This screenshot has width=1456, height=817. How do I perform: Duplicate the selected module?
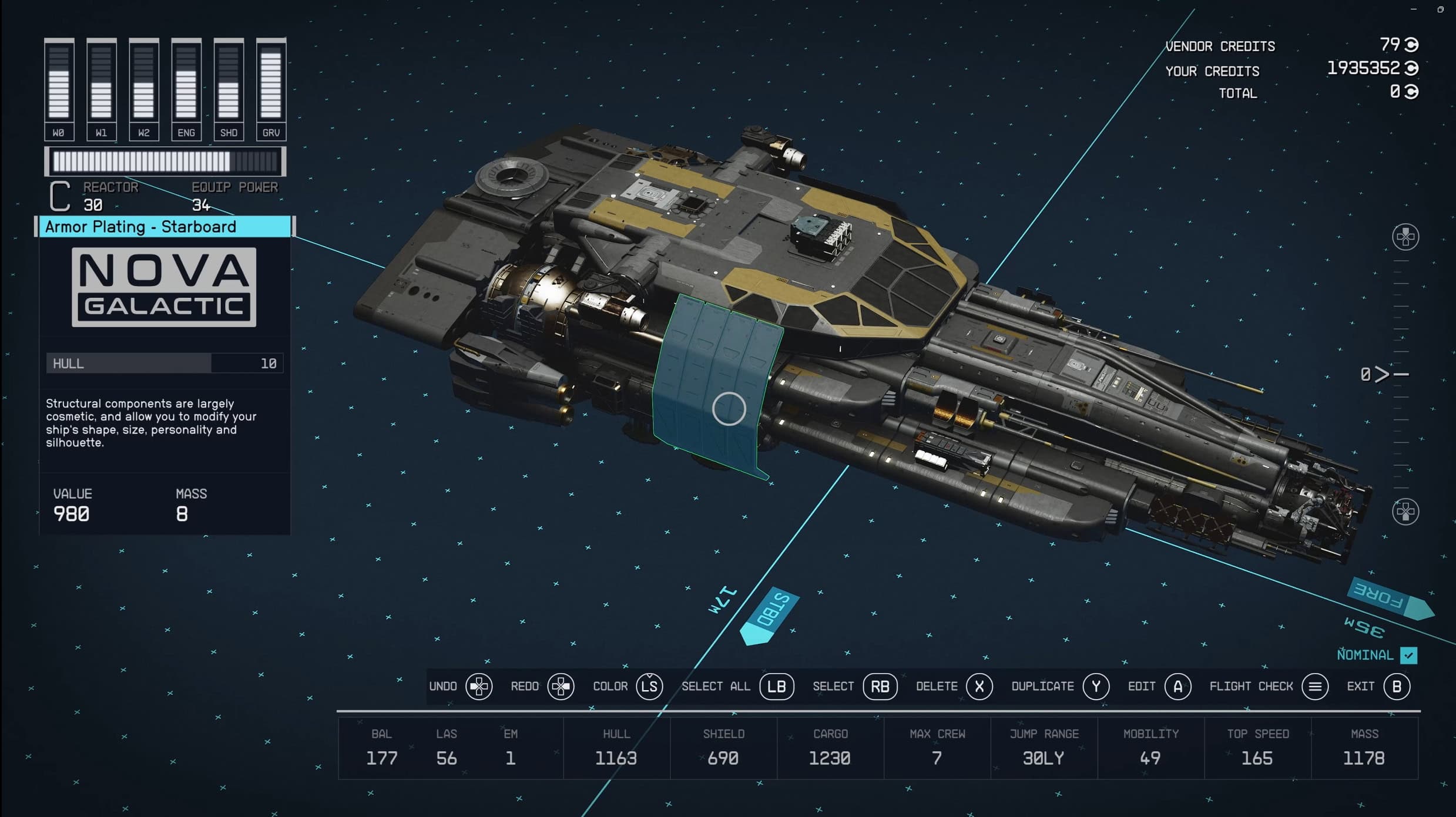1096,686
